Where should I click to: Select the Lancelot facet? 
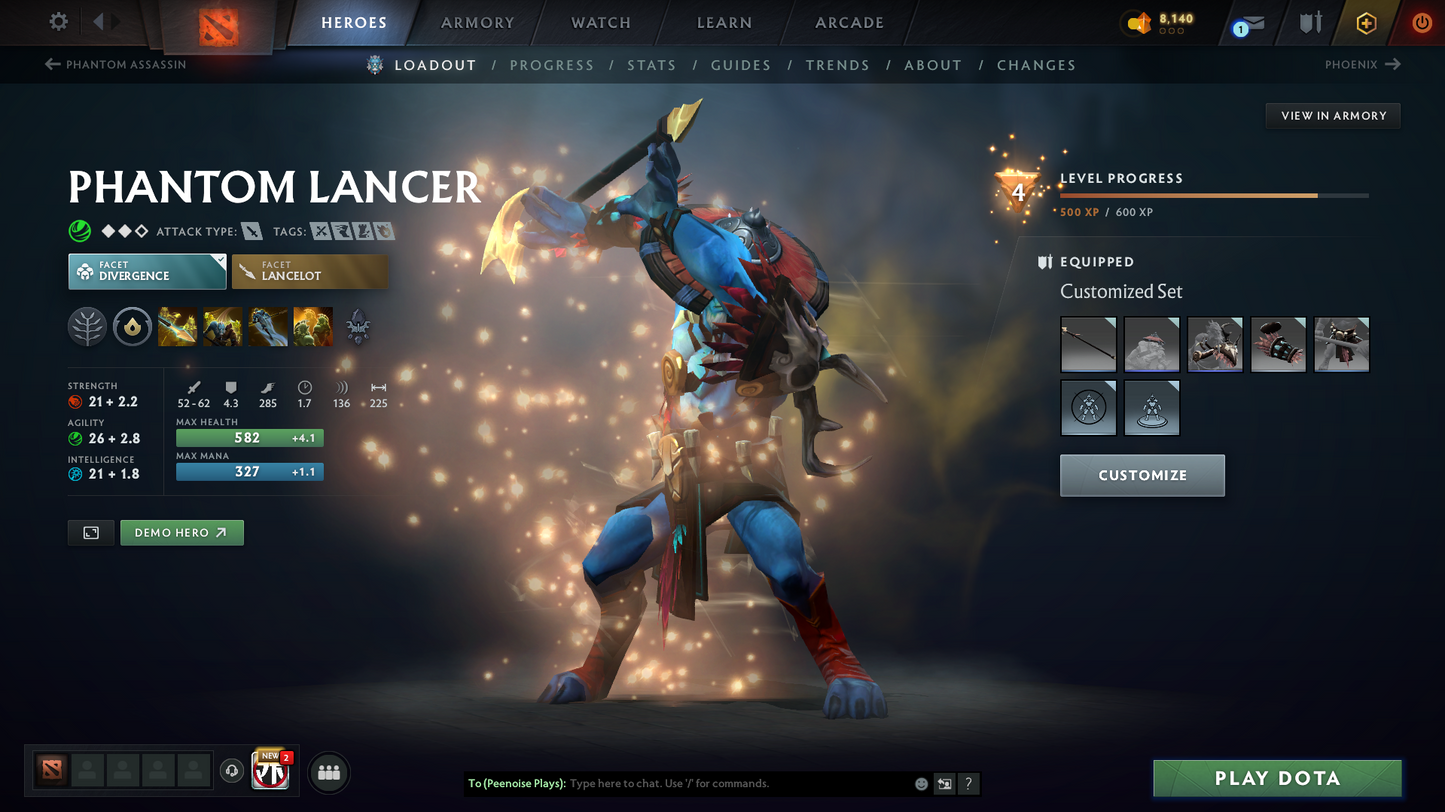pyautogui.click(x=310, y=271)
